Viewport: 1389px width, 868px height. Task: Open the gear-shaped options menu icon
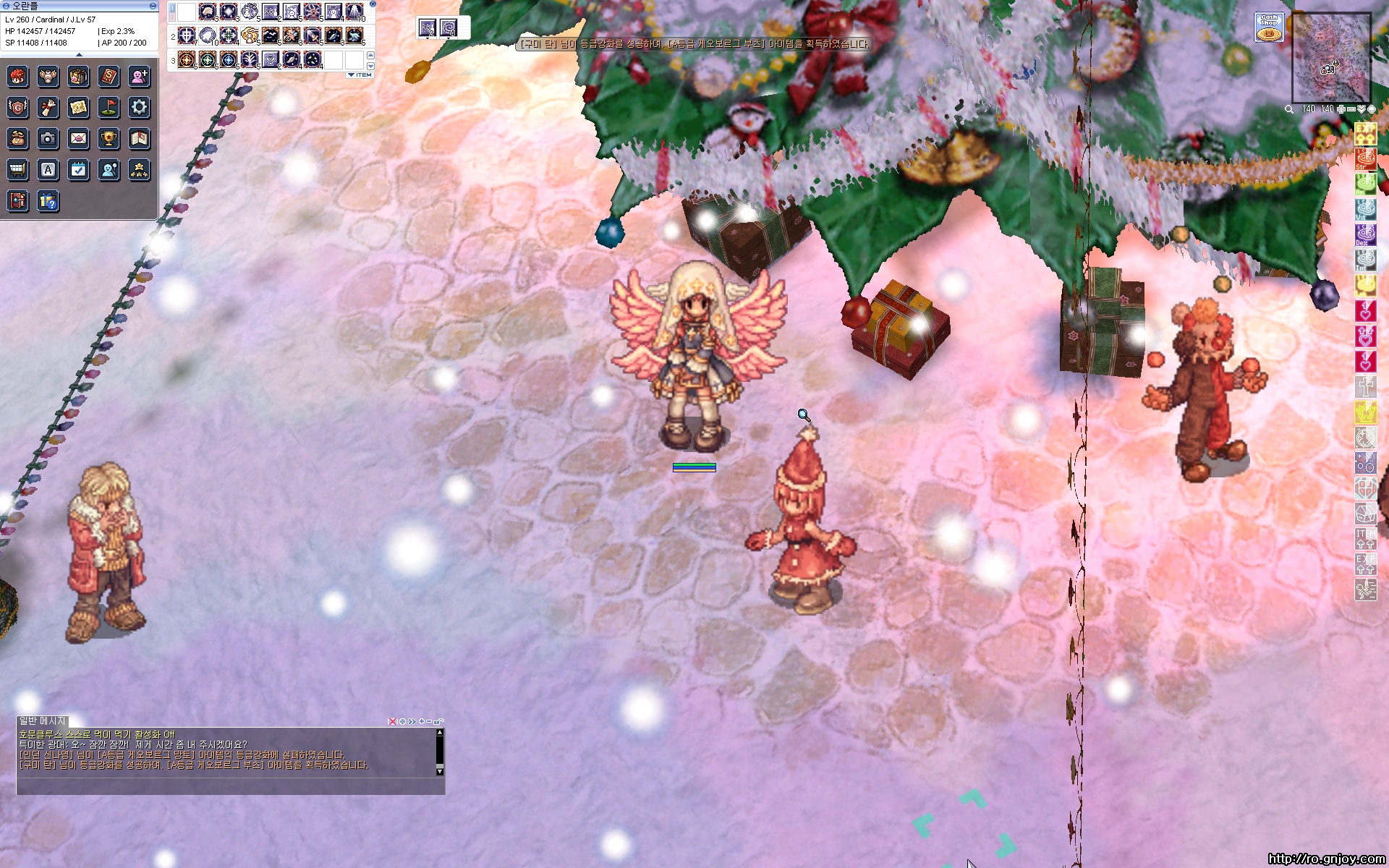click(139, 108)
